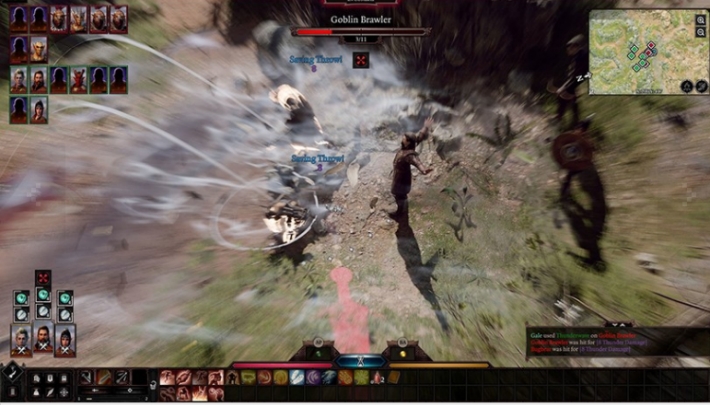710x405 pixels.
Task: Zoom out on the minimap
Action: 701,32
